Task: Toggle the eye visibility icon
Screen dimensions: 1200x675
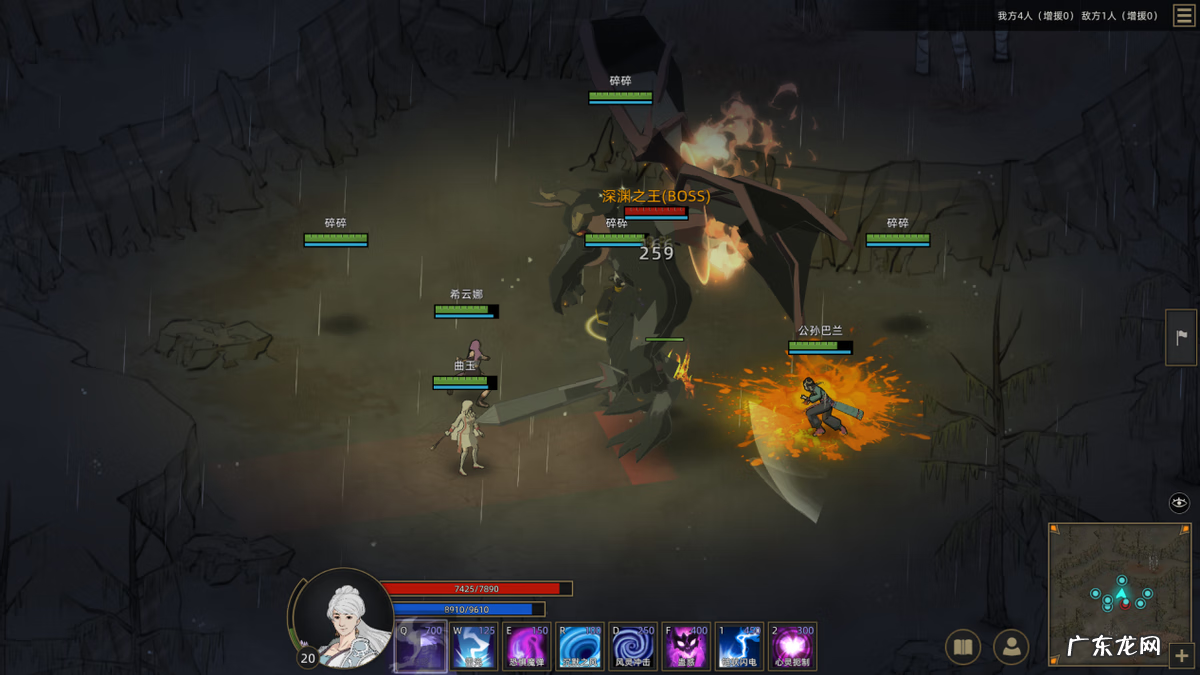Action: click(x=1179, y=503)
